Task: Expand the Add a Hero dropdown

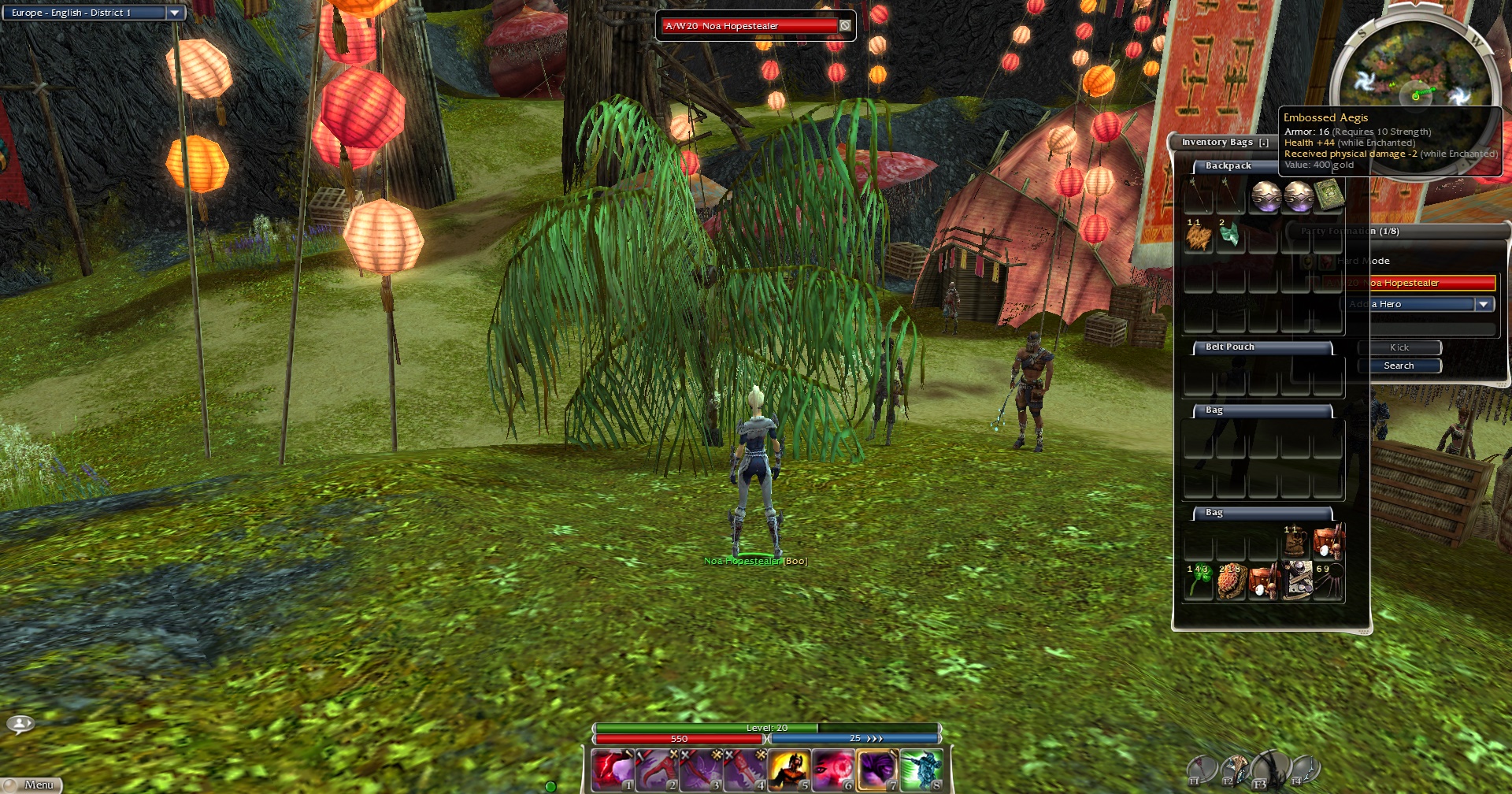Action: tap(1484, 304)
